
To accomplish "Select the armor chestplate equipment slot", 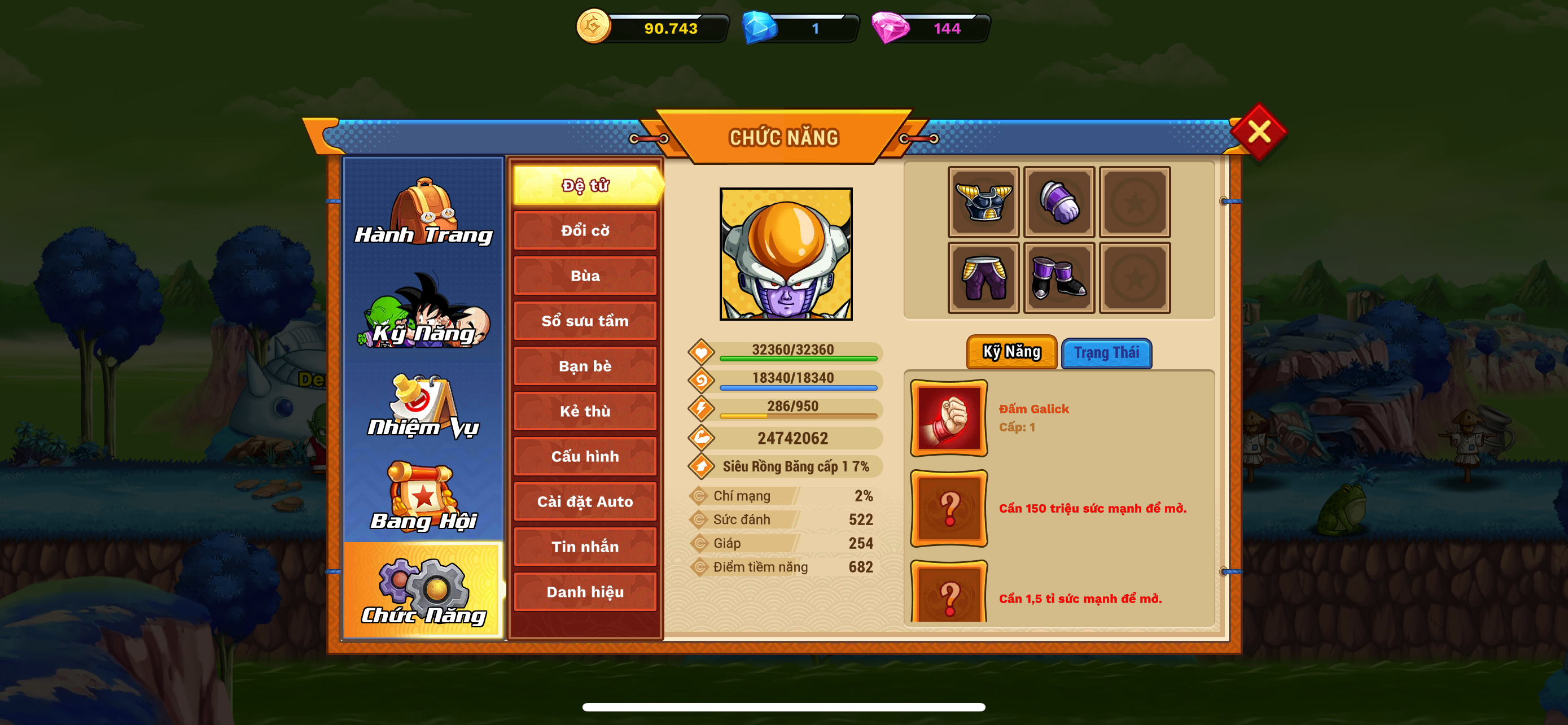I will pyautogui.click(x=983, y=202).
